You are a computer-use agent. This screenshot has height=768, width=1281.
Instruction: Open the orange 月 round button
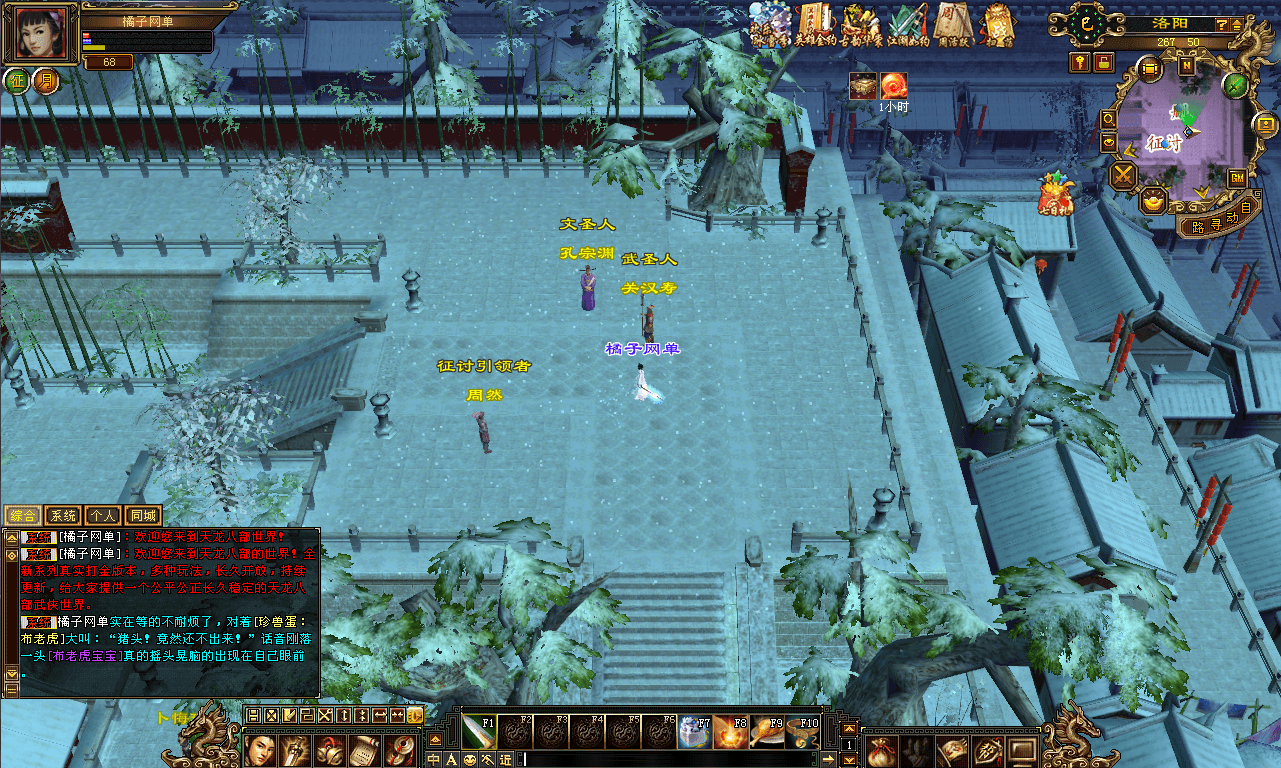point(46,81)
